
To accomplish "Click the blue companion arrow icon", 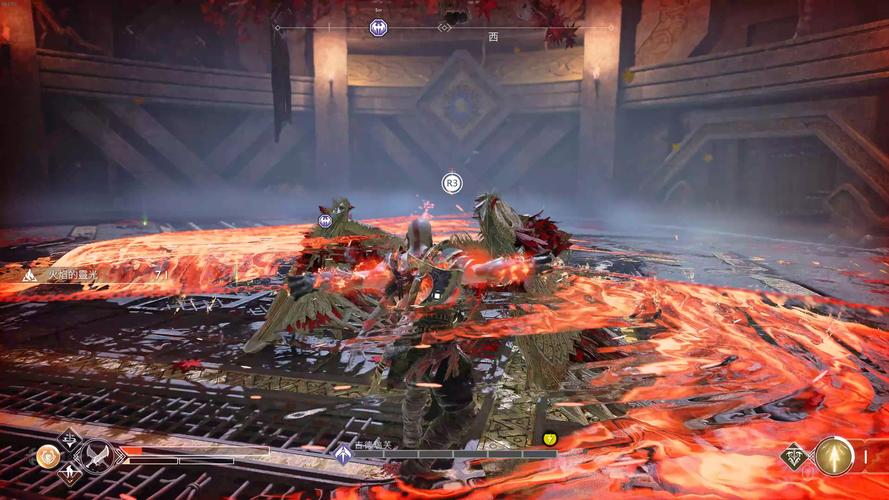I will 343,455.
